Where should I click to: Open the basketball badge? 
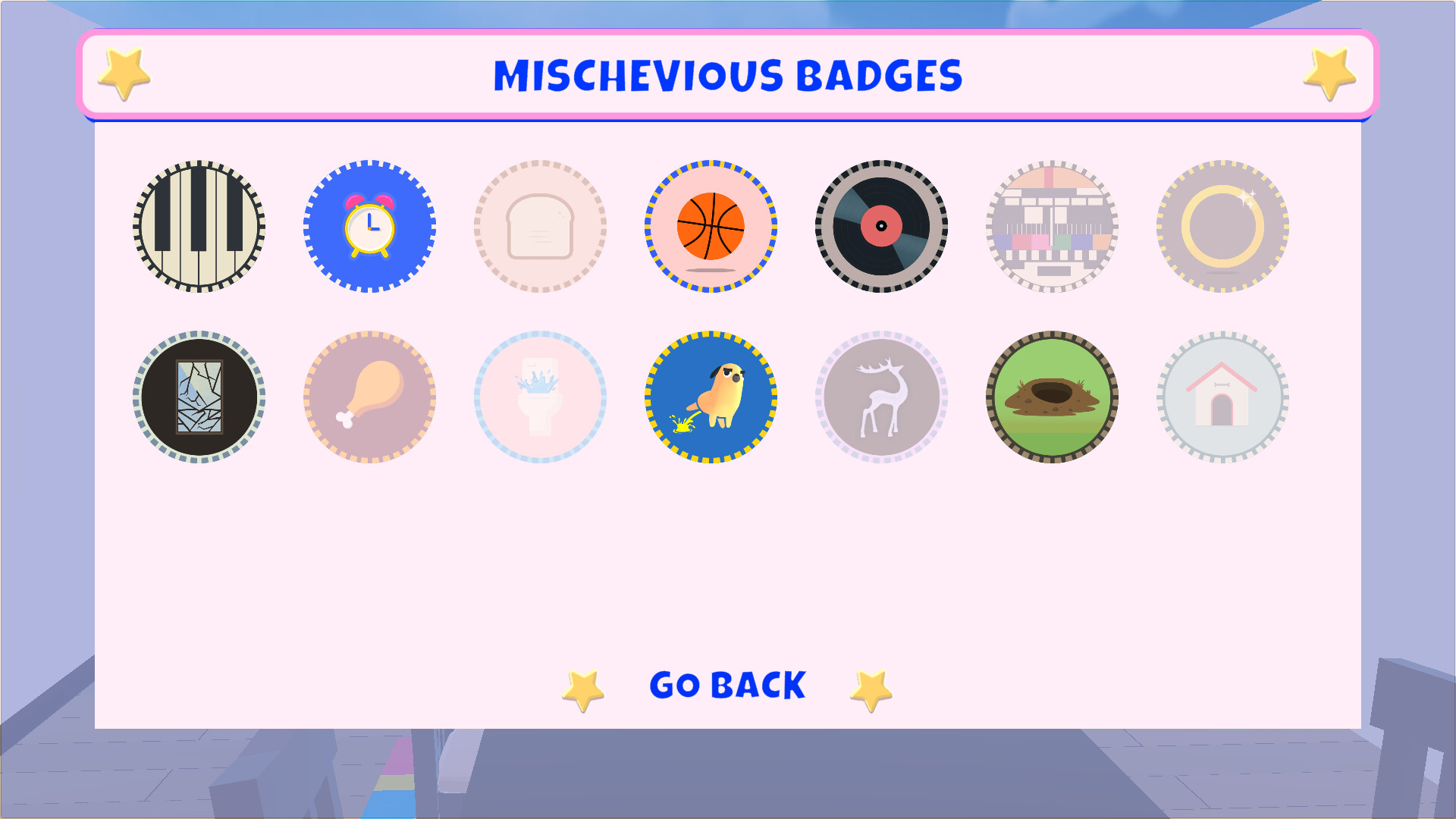tap(711, 224)
